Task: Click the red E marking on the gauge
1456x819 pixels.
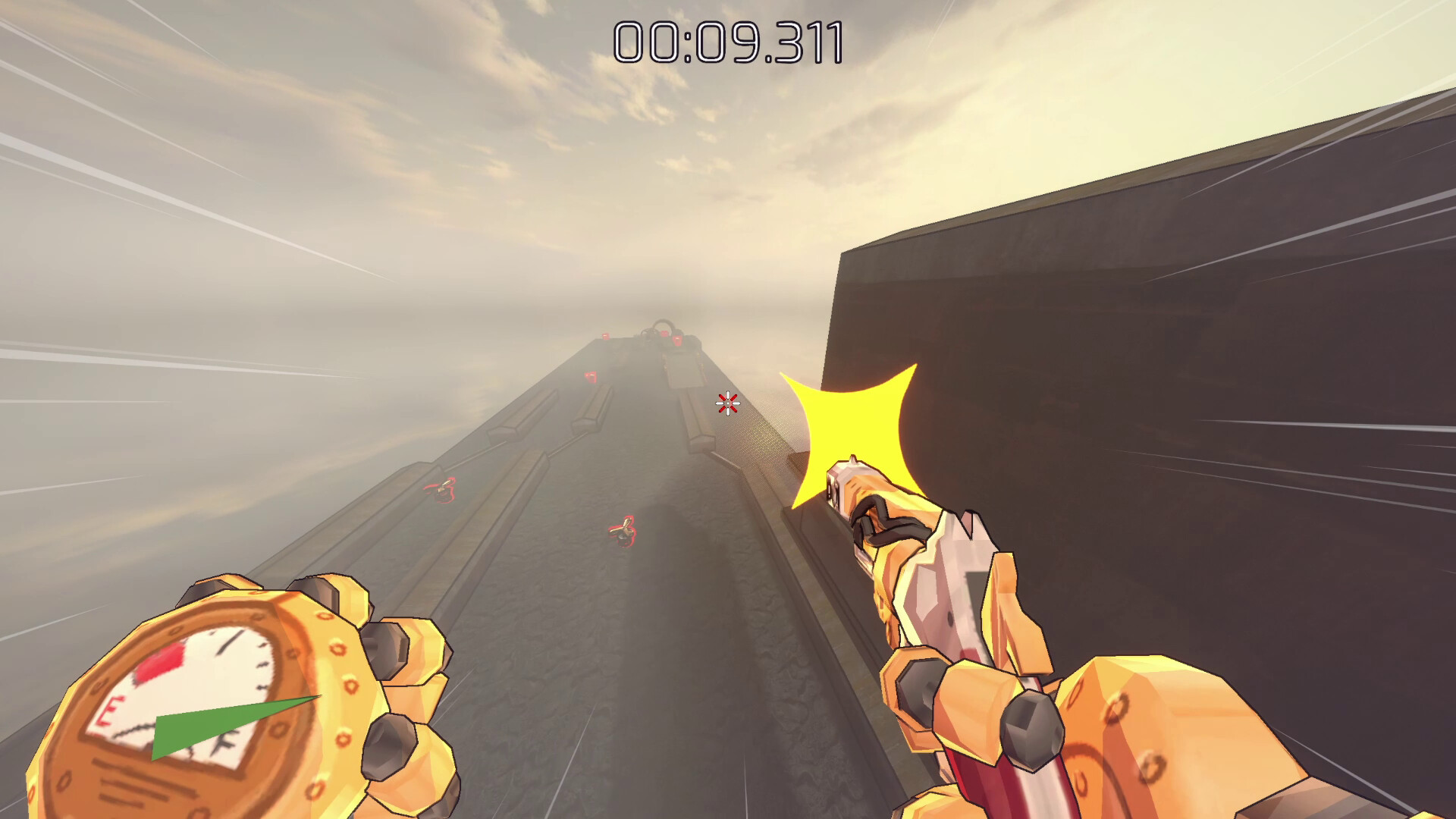Action: click(111, 711)
